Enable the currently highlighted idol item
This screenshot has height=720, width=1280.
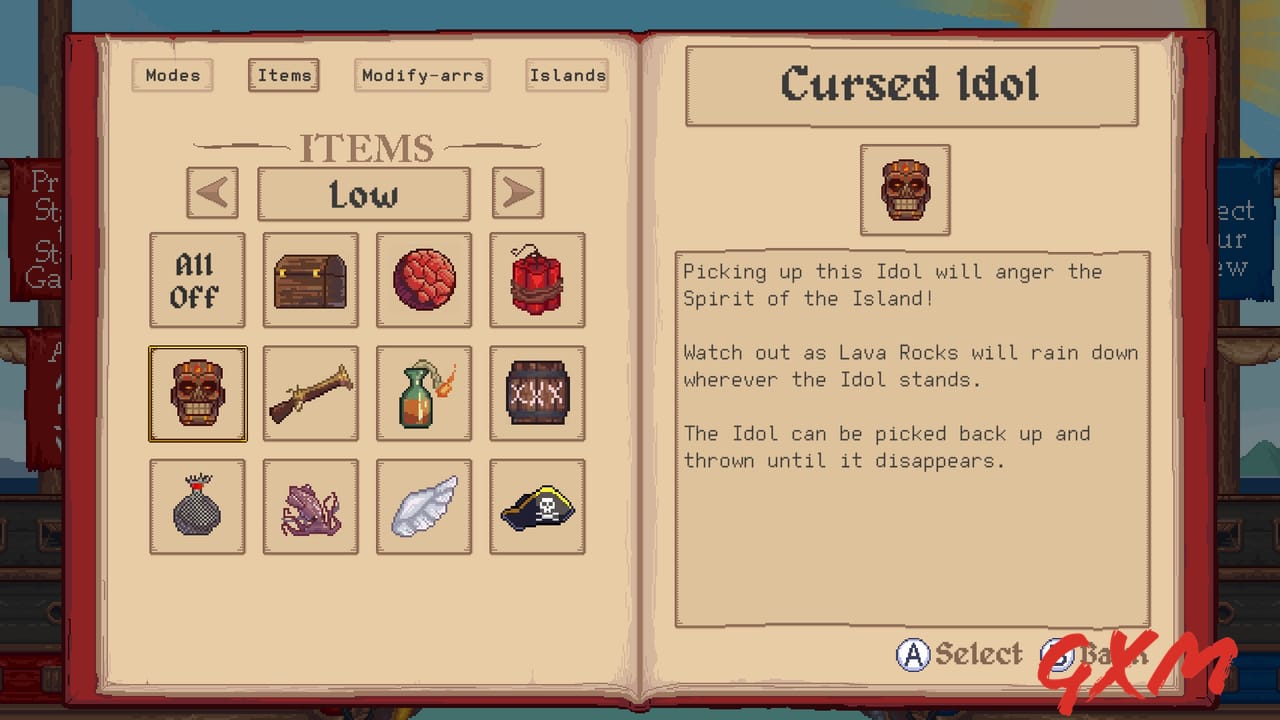pos(197,394)
